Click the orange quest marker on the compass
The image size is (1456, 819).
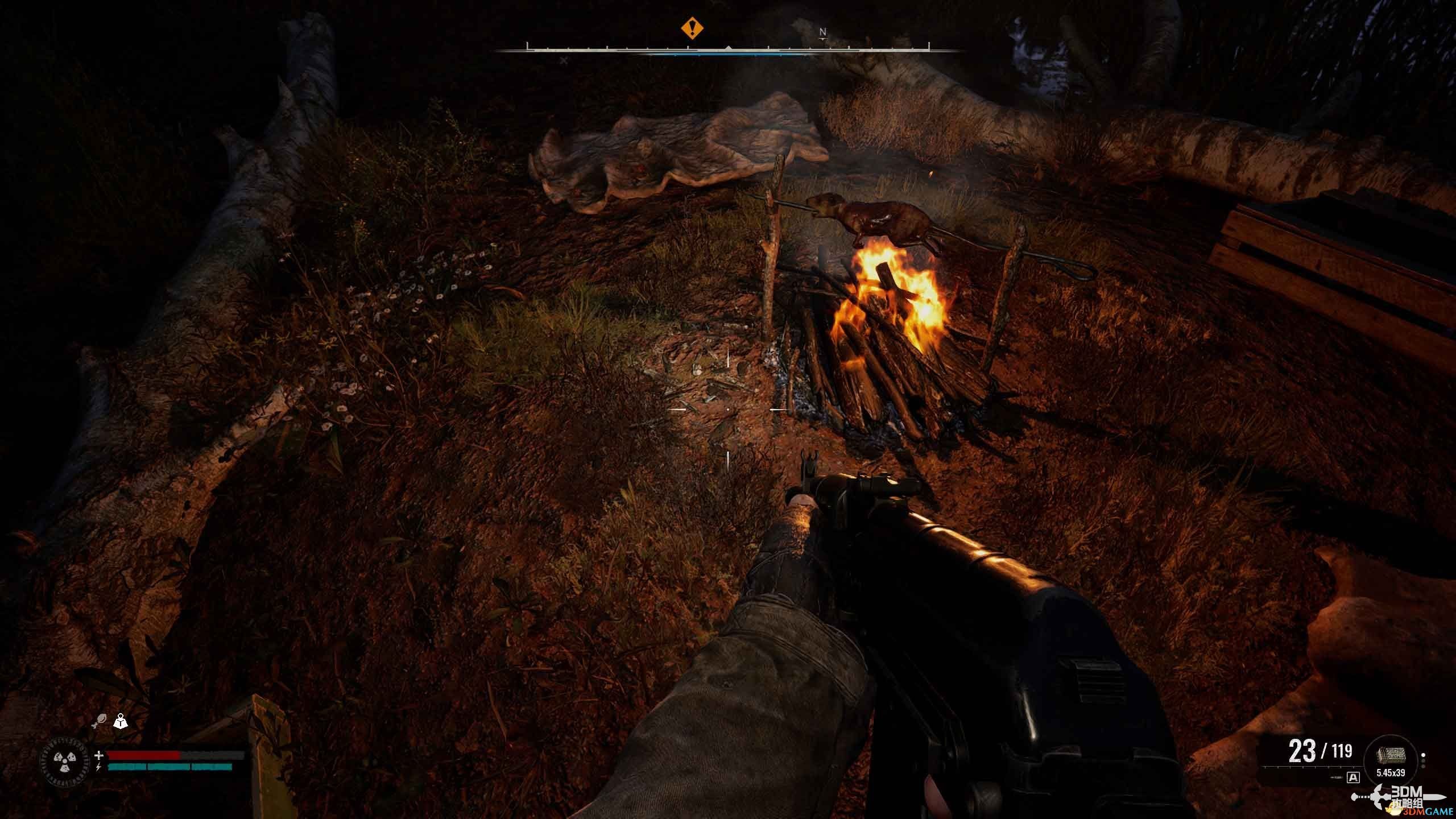tap(692, 27)
